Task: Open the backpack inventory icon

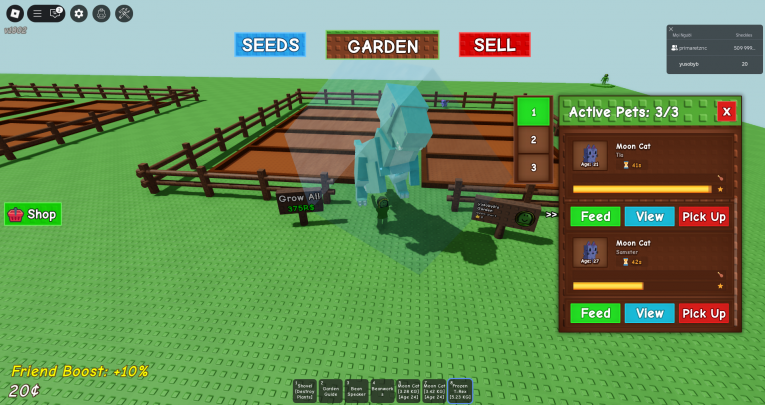Action: coord(101,14)
